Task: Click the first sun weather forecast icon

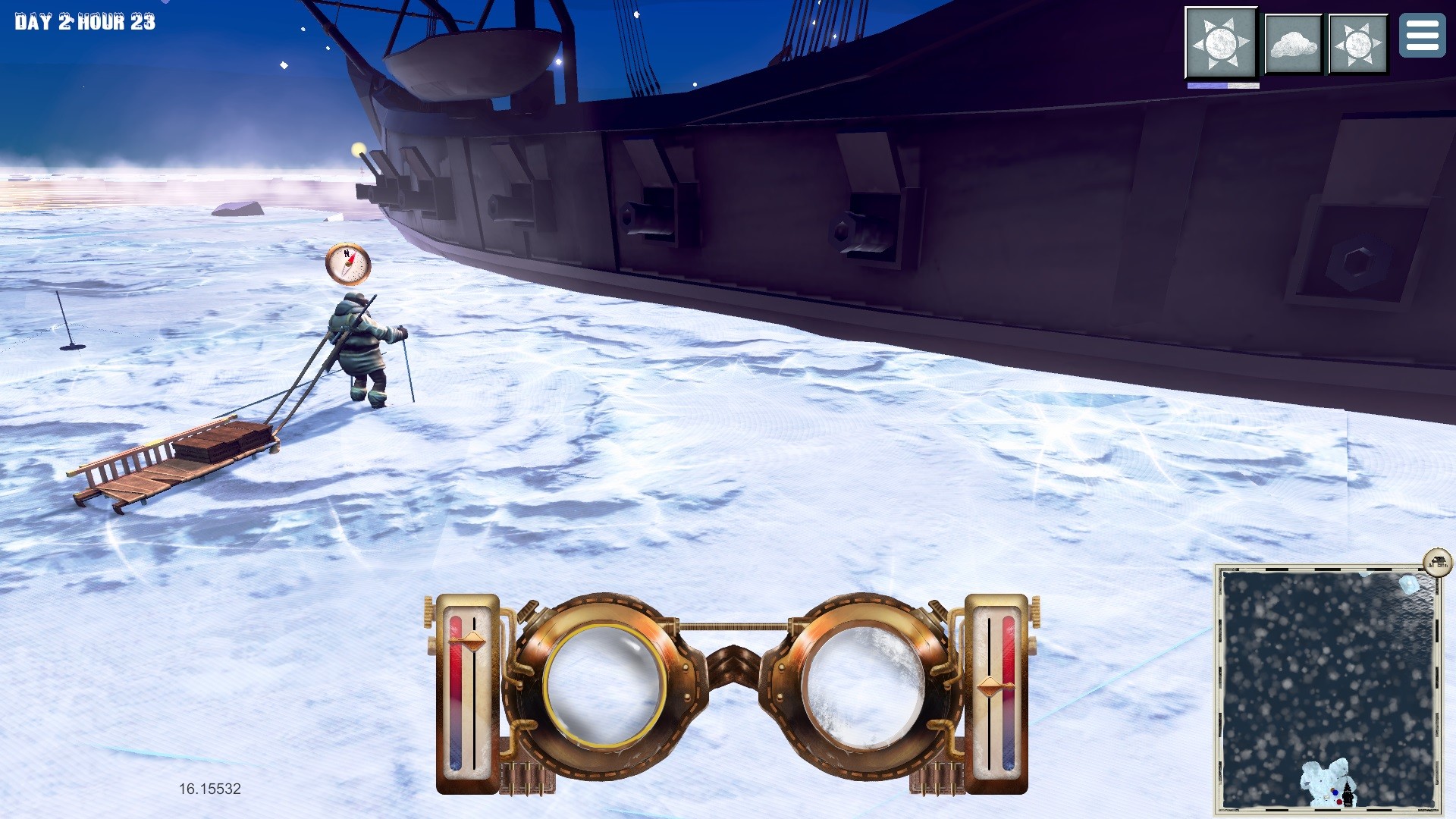Action: click(1221, 43)
